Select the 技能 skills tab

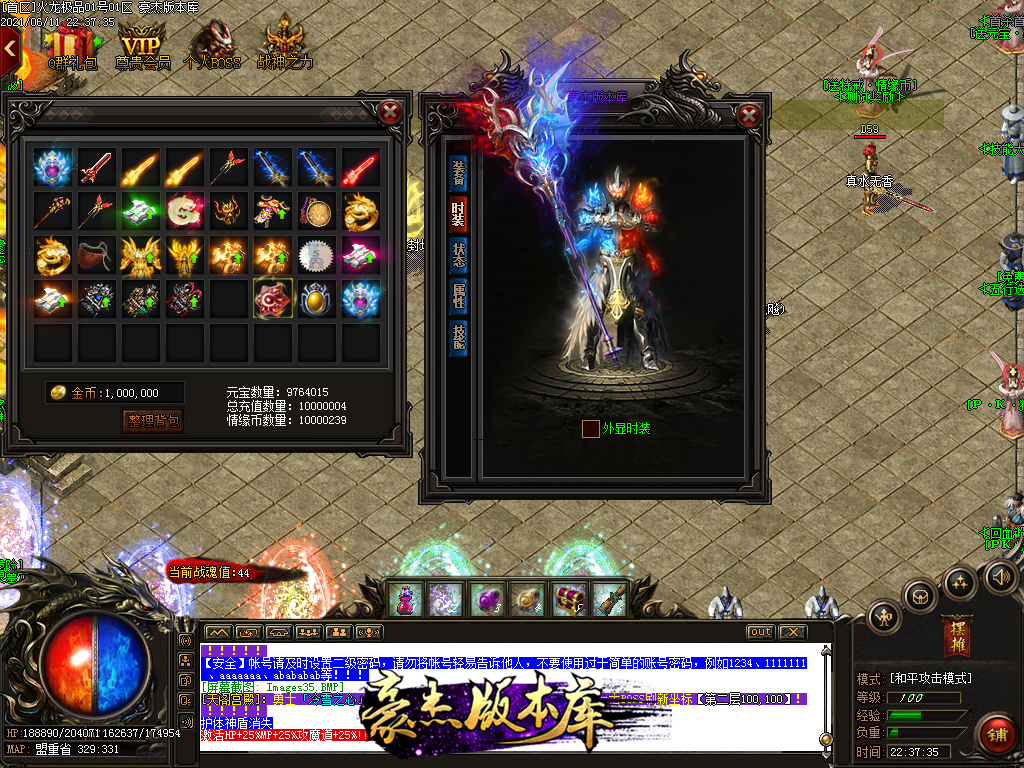458,336
